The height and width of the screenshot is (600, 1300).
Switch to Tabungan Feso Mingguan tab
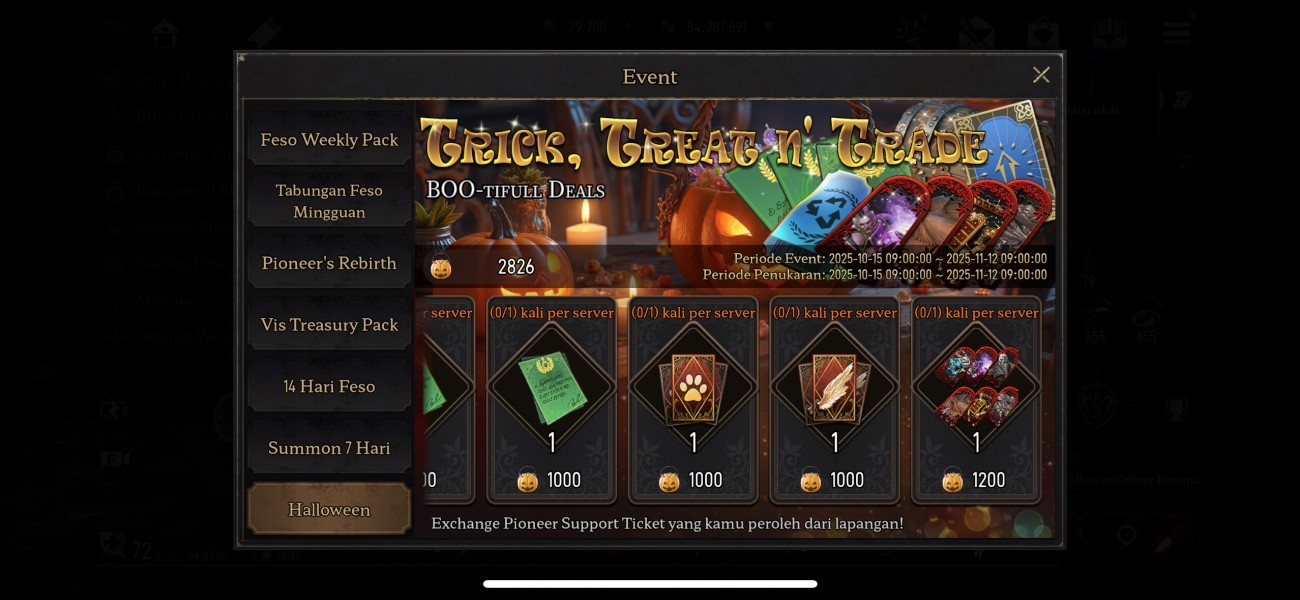(x=329, y=201)
